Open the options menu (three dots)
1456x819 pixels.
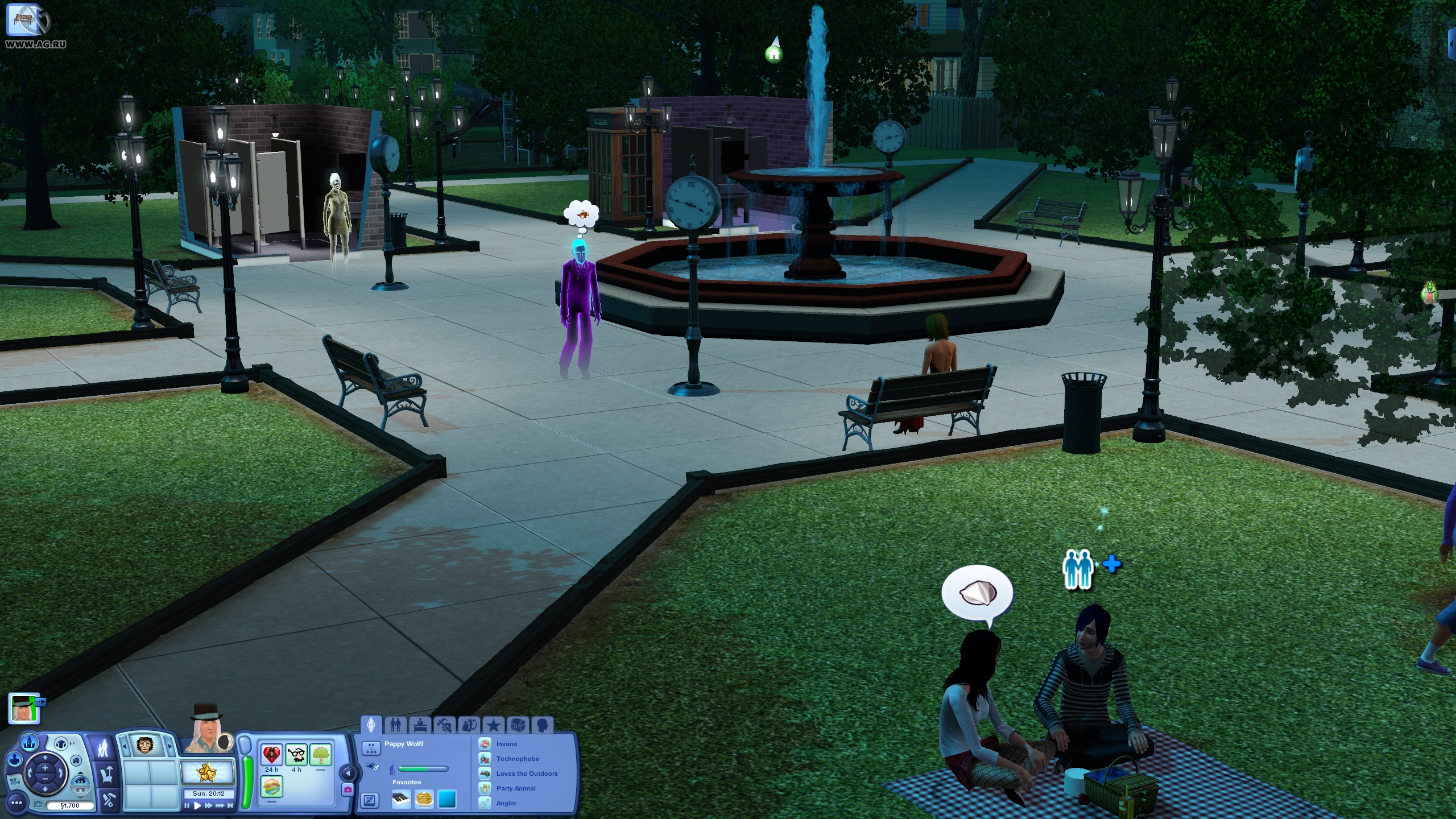(16, 803)
